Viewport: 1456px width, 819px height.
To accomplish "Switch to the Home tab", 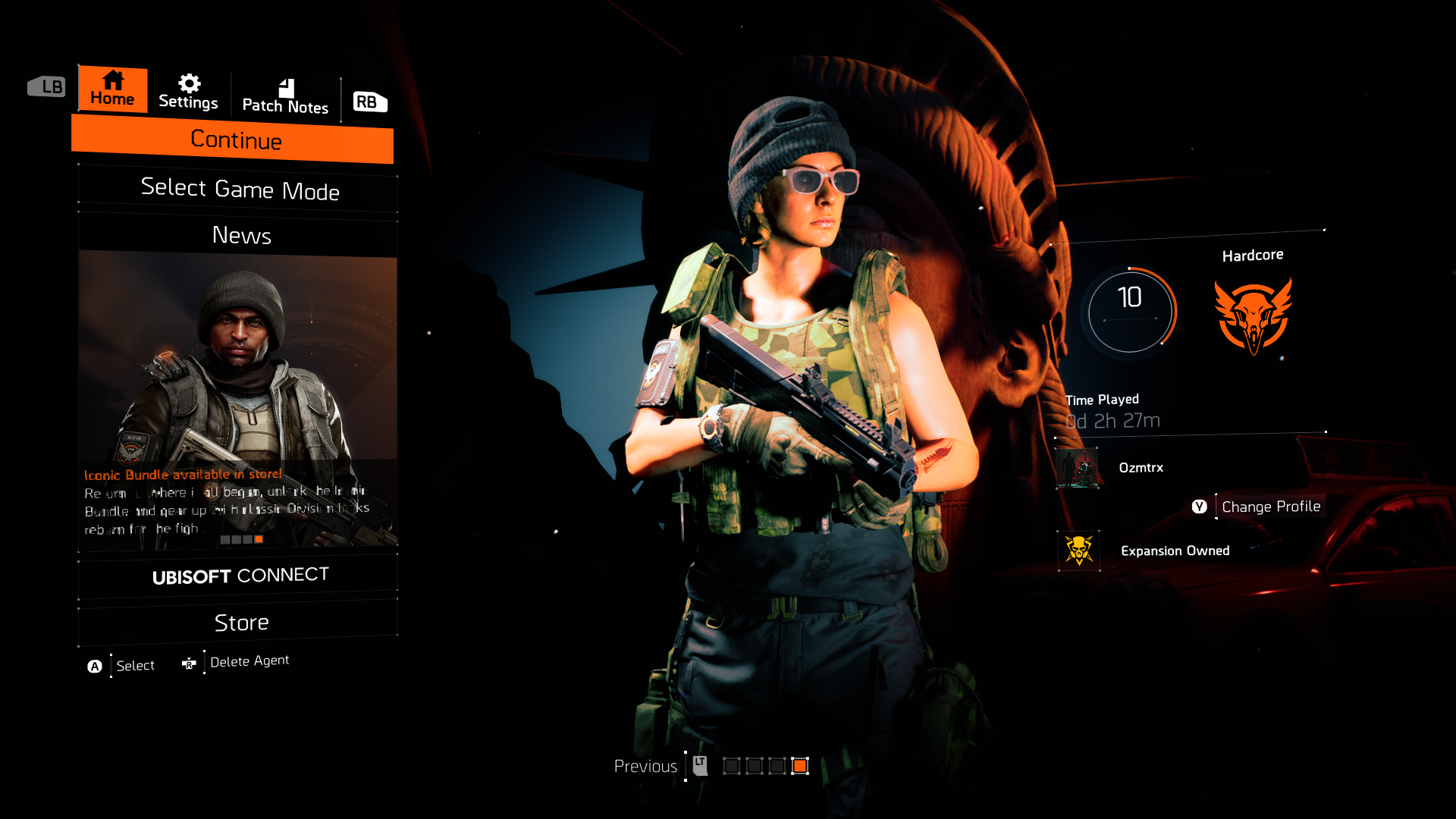I will coord(112,89).
